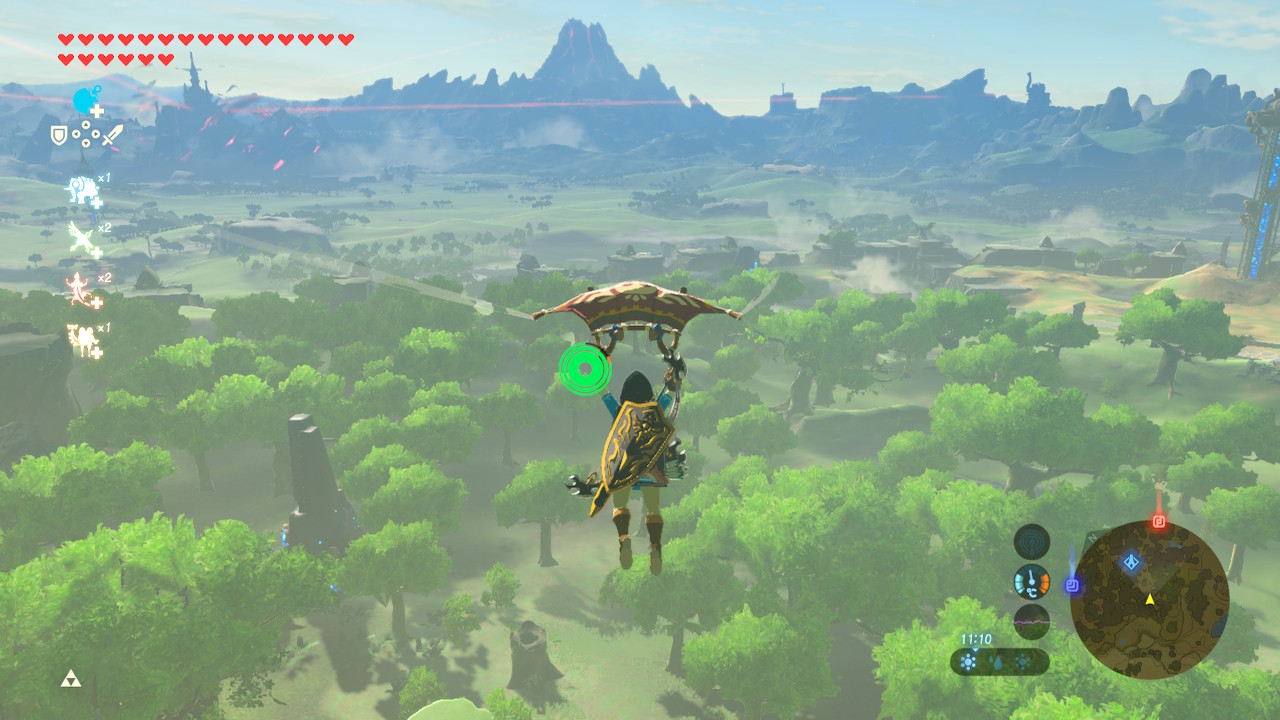
Task: Select the blue shrine marker beside the minimap
Action: coord(1072,584)
